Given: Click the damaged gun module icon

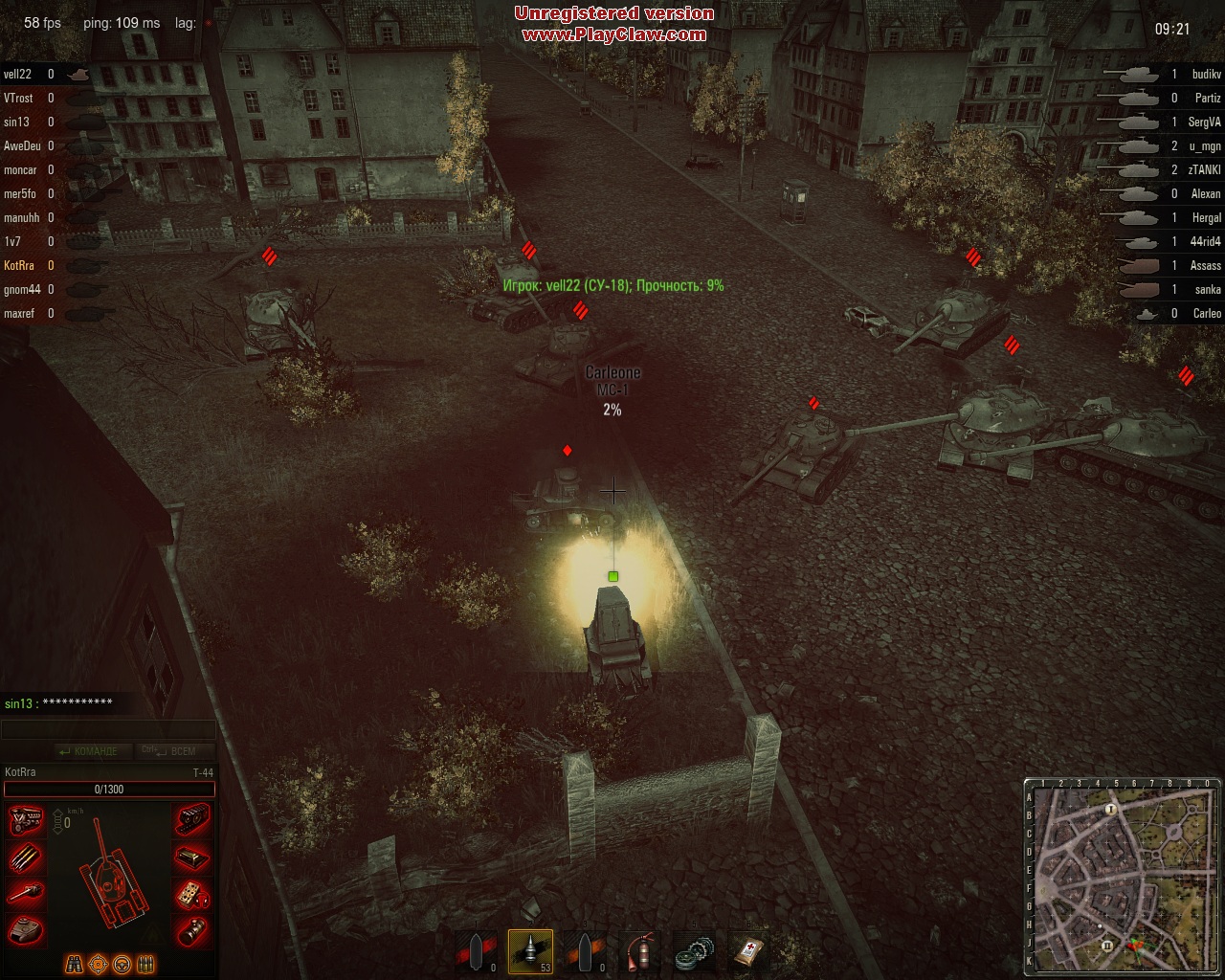Looking at the screenshot, I should 26,894.
